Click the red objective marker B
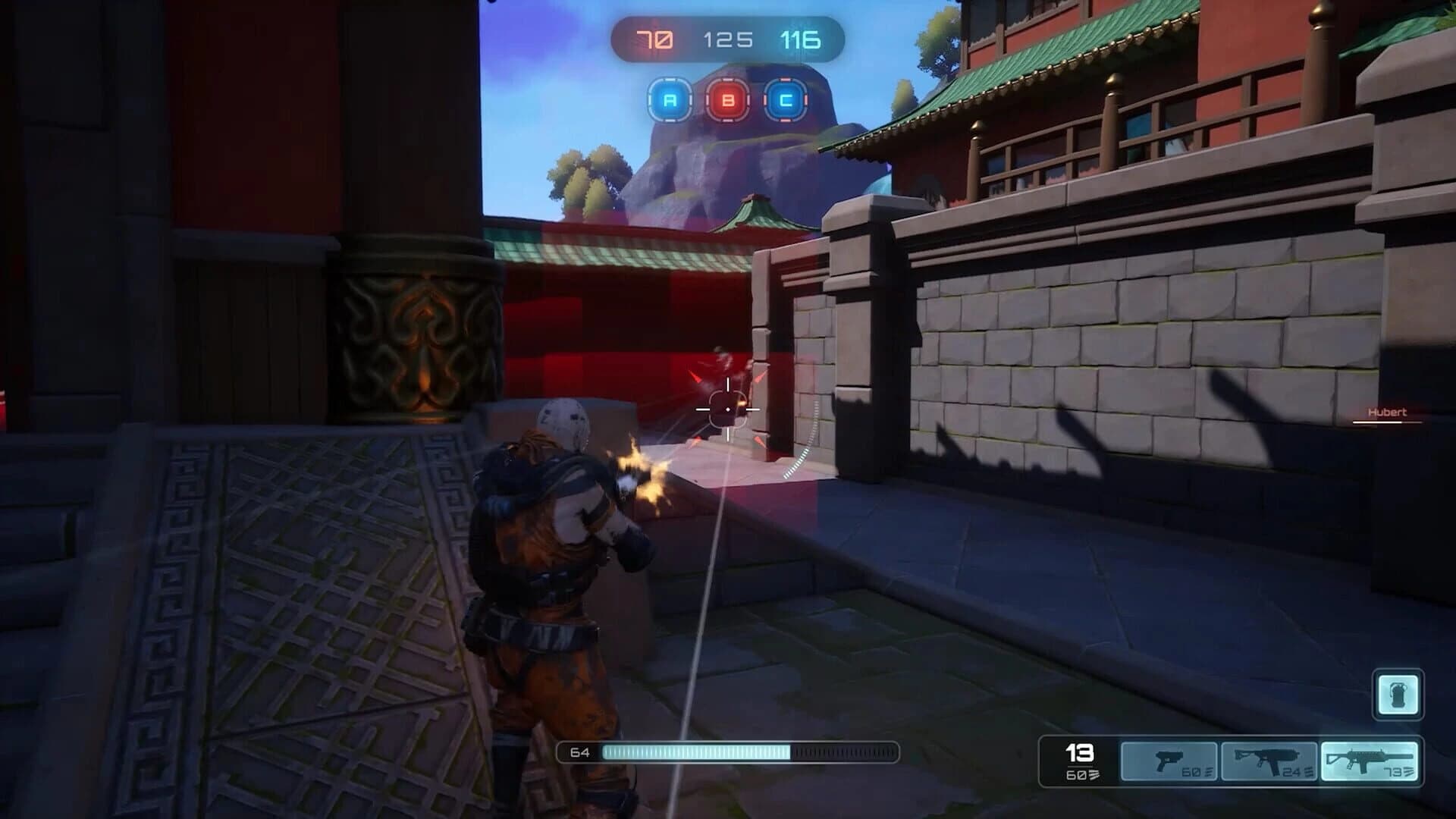Viewport: 1456px width, 819px height. (726, 98)
